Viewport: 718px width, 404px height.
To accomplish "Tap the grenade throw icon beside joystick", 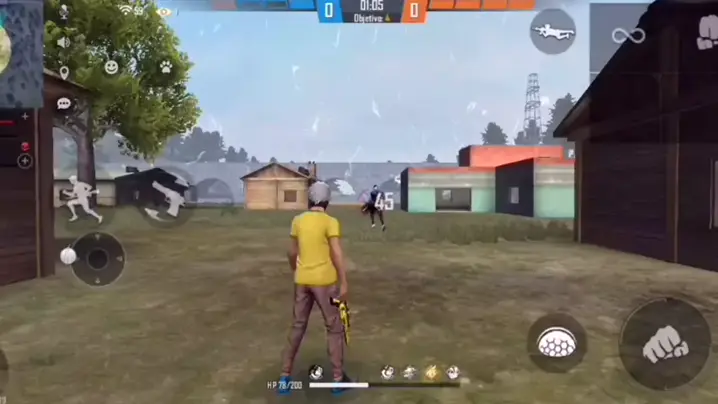I will (x=67, y=256).
